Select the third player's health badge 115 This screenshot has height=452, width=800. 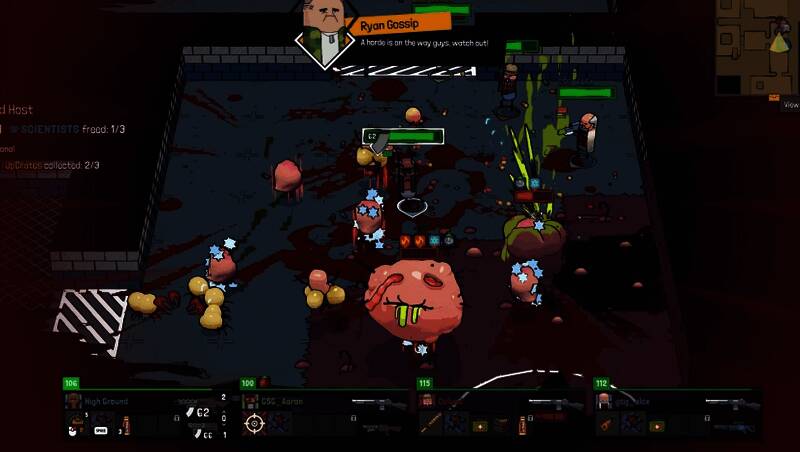point(424,383)
